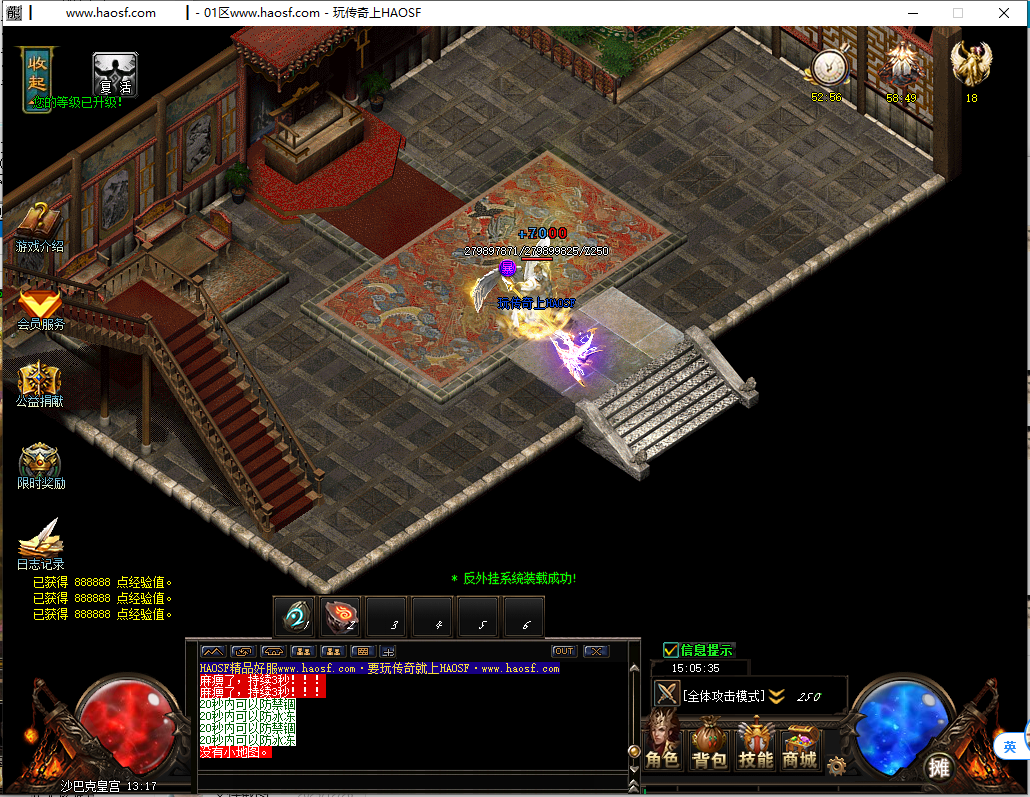1030x797 pixels.
Task: Activate the fire rune skill in slot 2
Action: (341, 617)
